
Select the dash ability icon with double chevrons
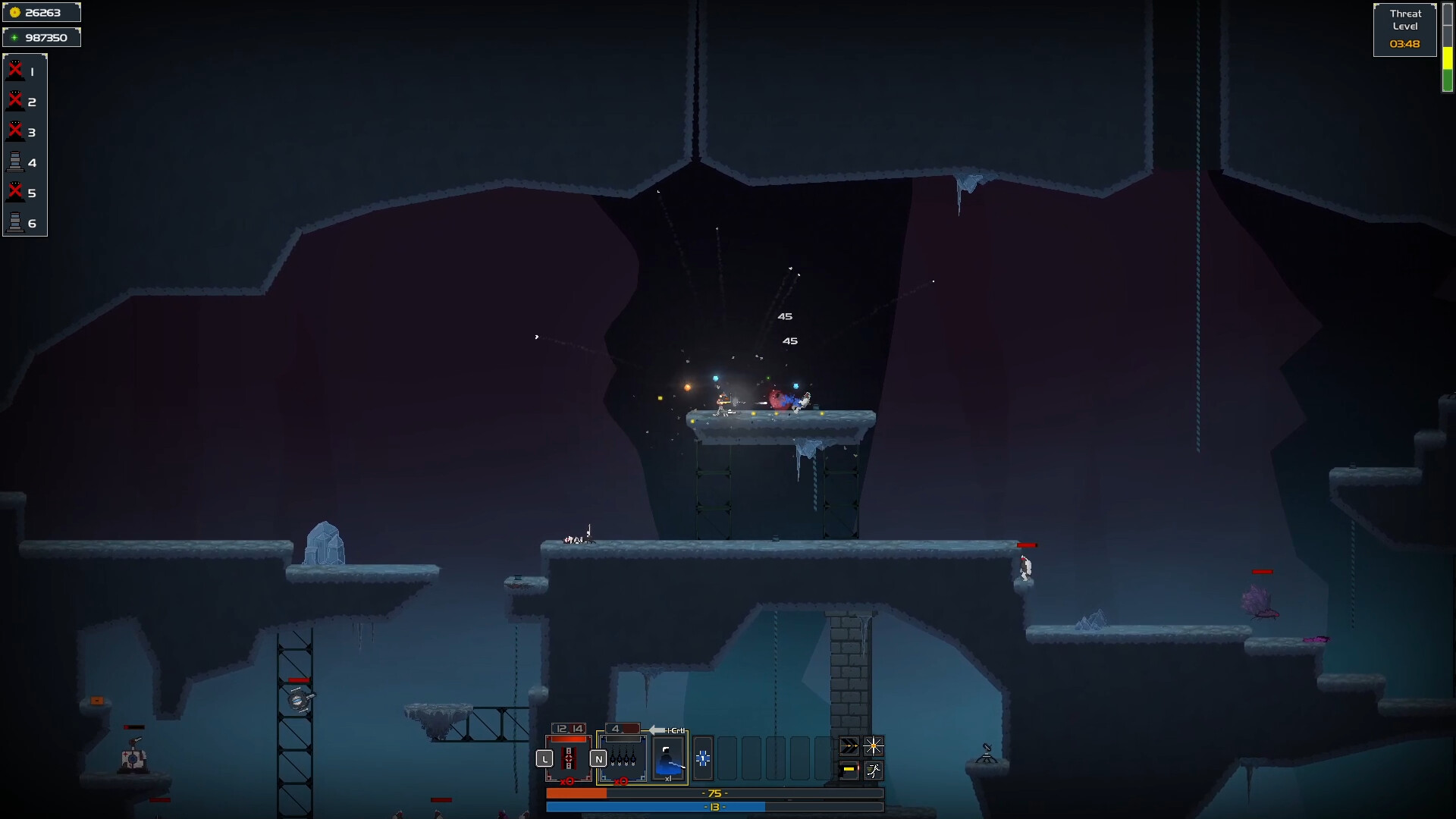click(849, 746)
